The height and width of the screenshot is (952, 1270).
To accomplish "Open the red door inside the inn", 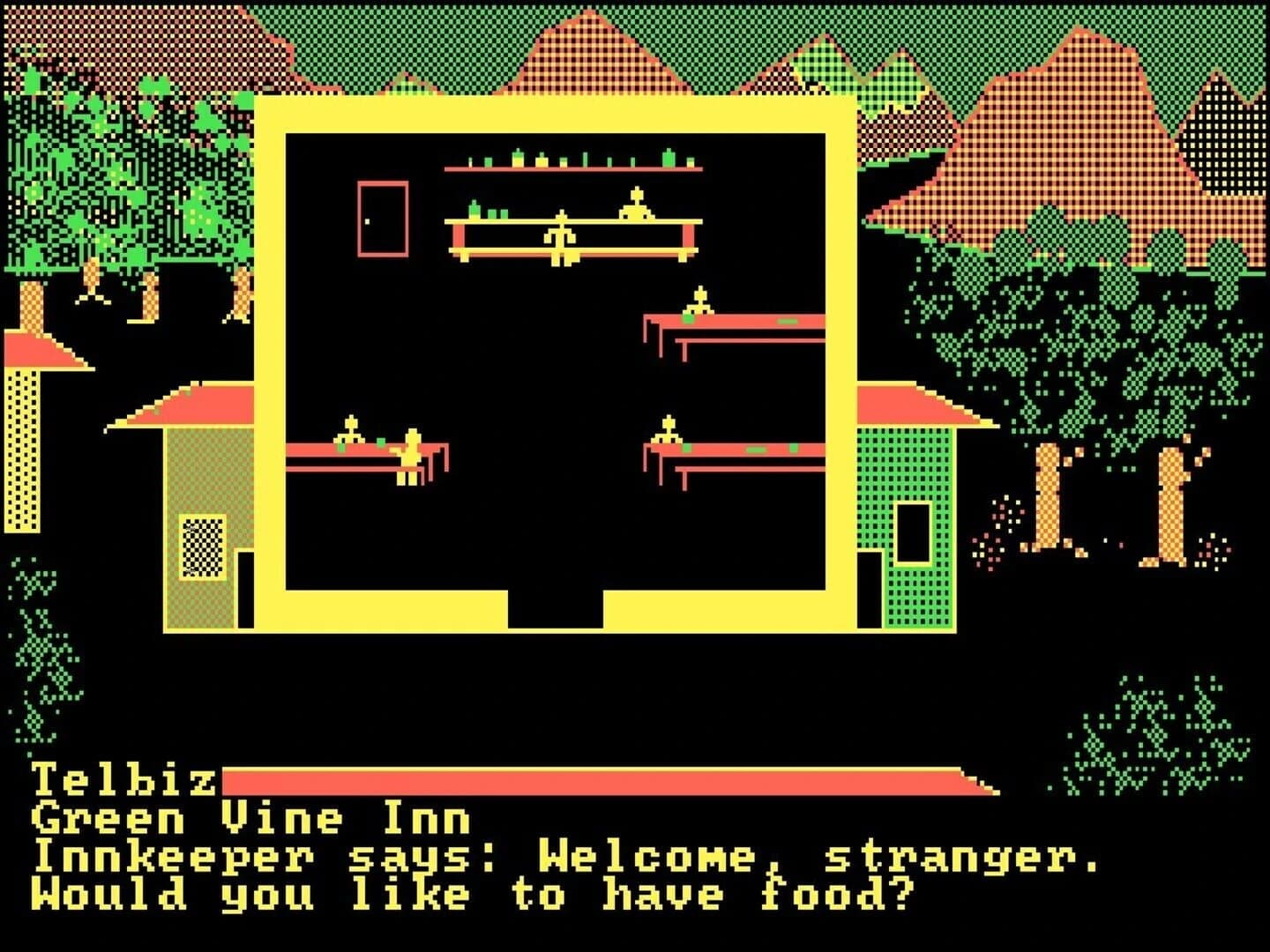I will [384, 220].
